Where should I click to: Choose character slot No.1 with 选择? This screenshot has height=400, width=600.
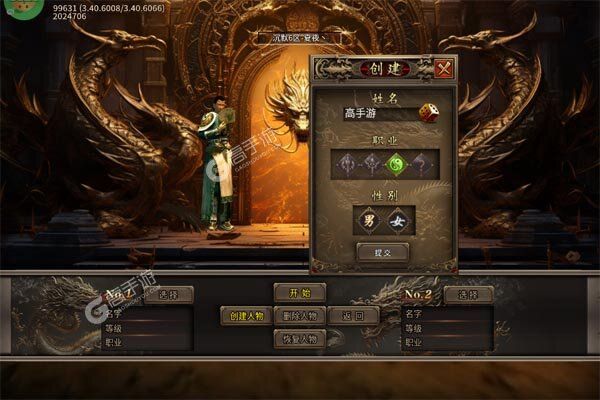click(169, 295)
